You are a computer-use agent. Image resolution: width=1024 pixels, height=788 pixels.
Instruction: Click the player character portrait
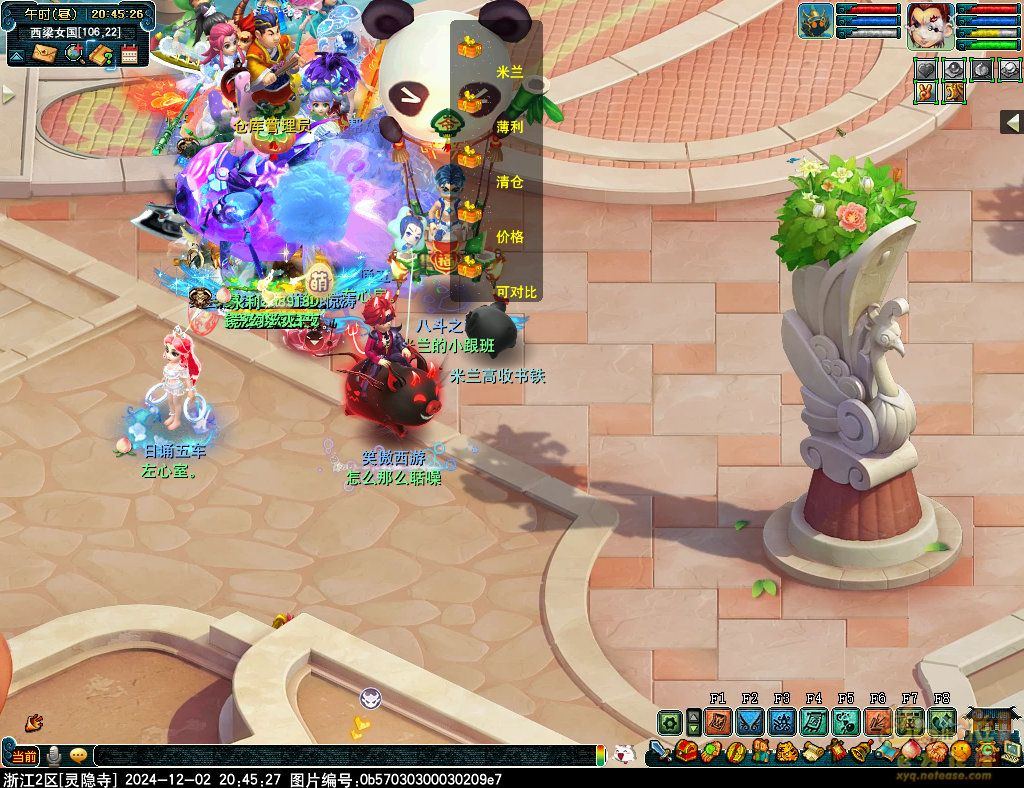point(930,25)
